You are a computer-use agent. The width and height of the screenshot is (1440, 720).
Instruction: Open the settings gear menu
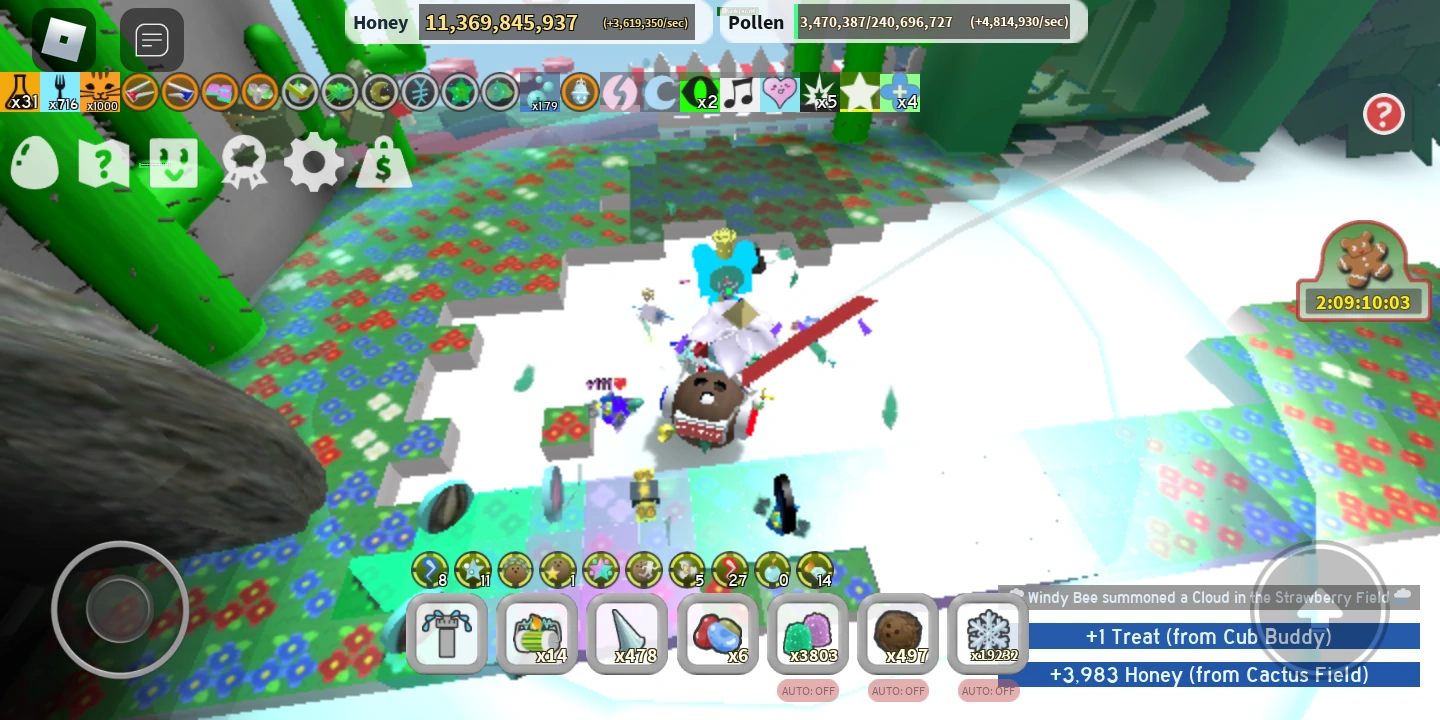[x=314, y=162]
